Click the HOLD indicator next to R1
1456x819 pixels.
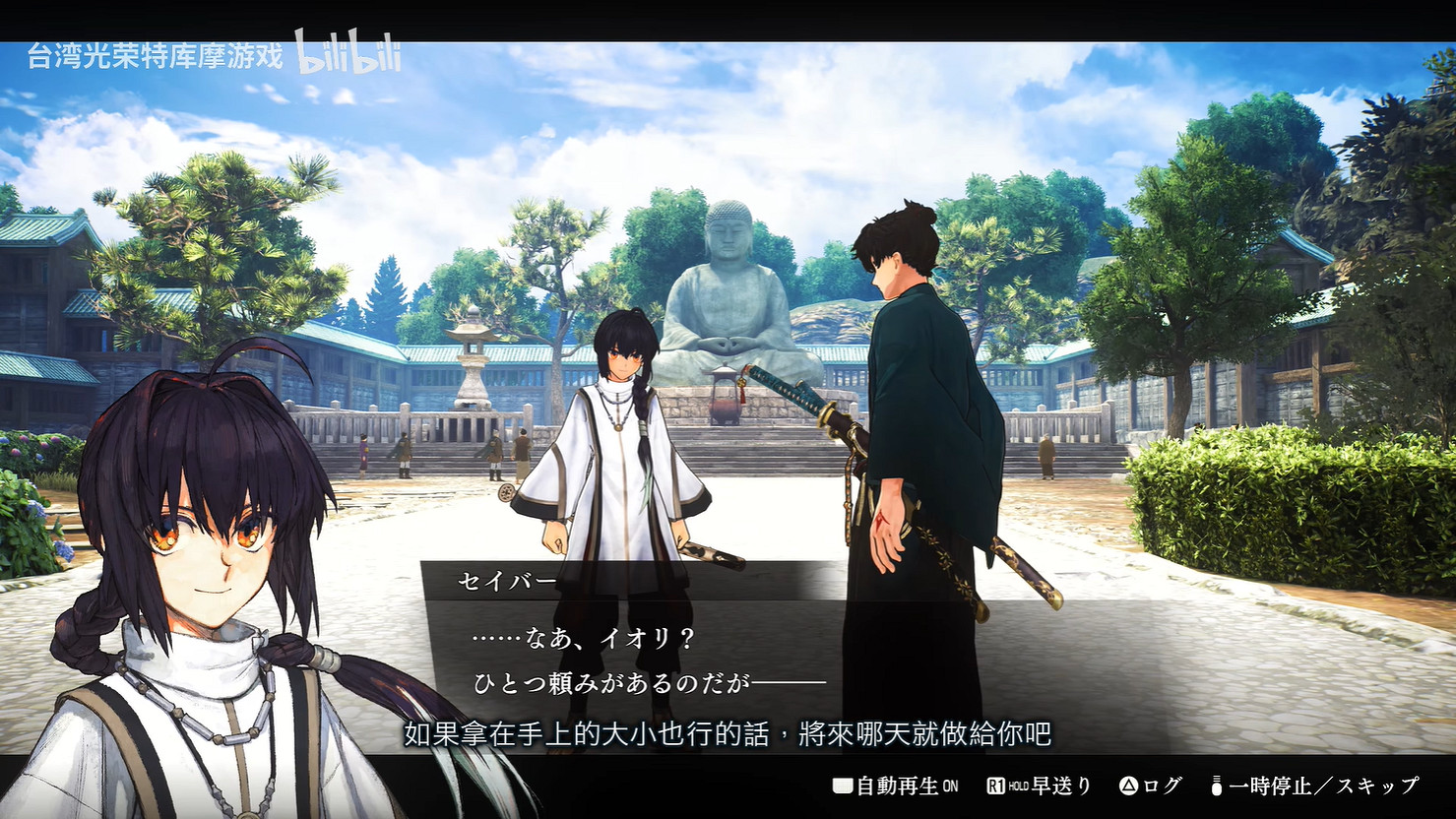(1021, 786)
